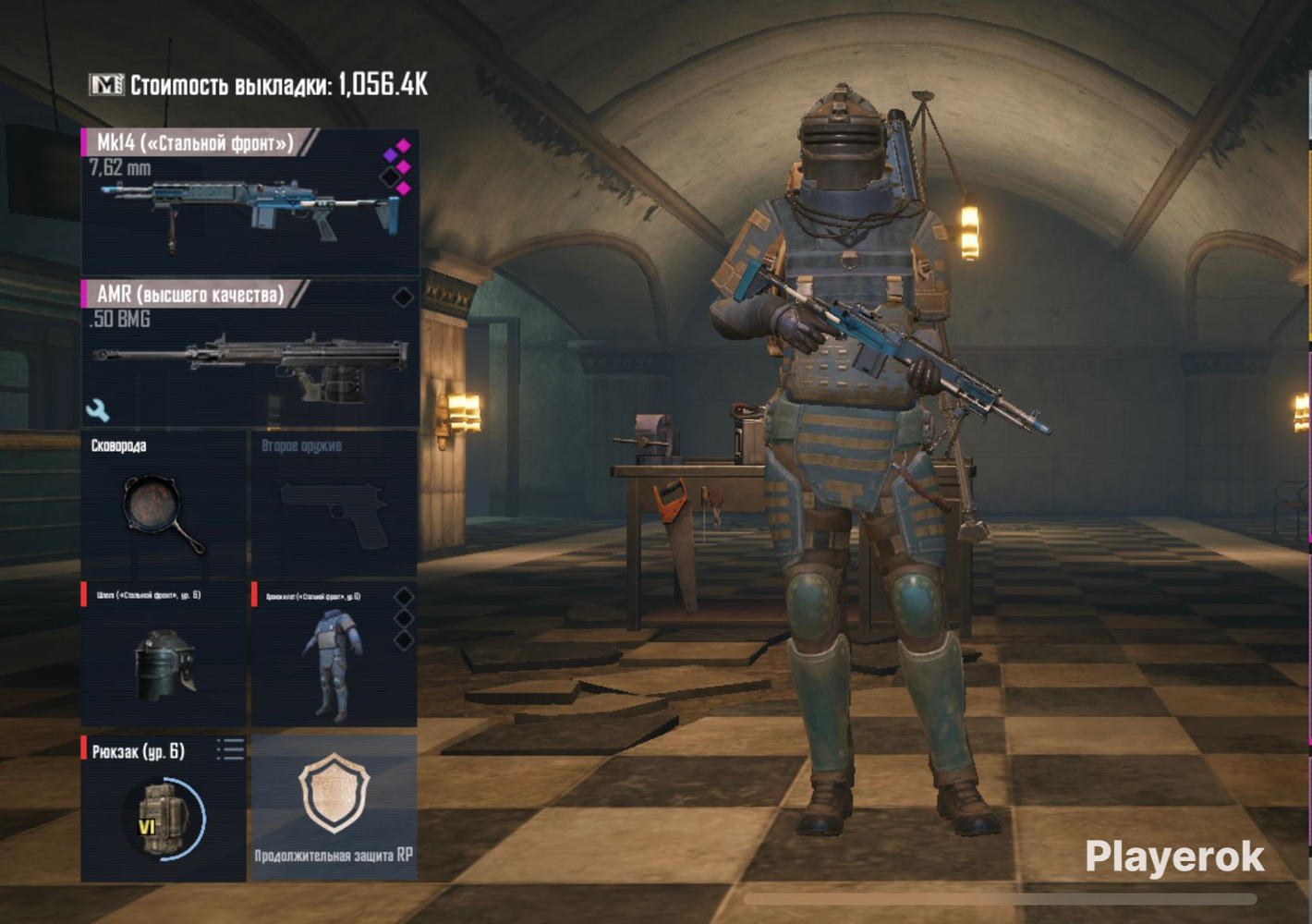The image size is (1312, 924).
Task: Click the wrench icon on AMR slot
Action: click(x=97, y=409)
